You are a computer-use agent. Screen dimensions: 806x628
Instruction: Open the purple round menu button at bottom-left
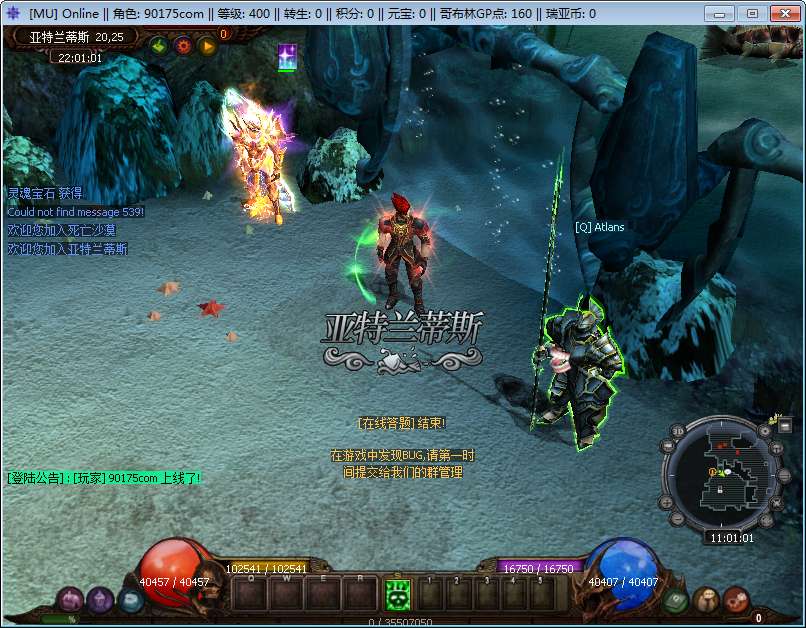[99, 600]
